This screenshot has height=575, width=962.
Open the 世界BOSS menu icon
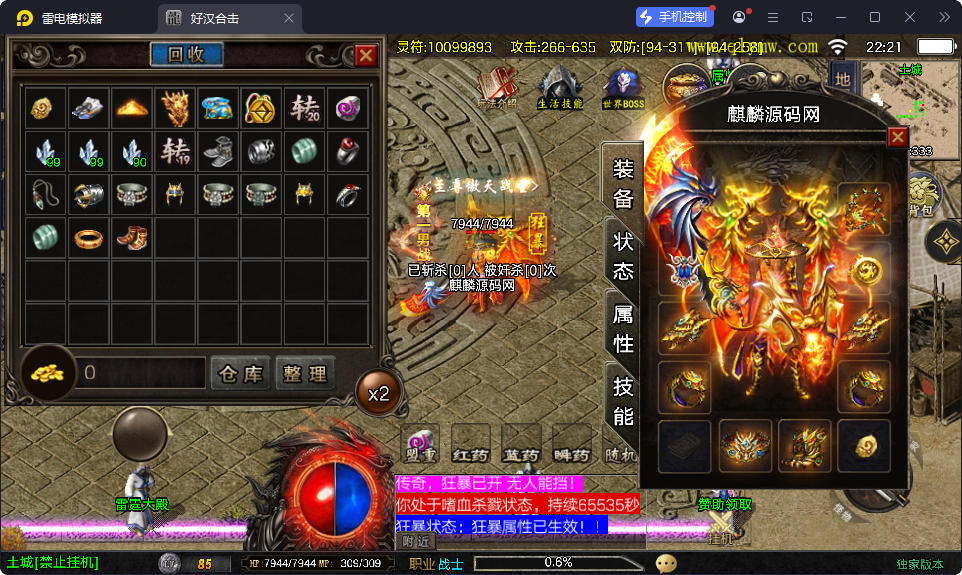click(x=622, y=86)
